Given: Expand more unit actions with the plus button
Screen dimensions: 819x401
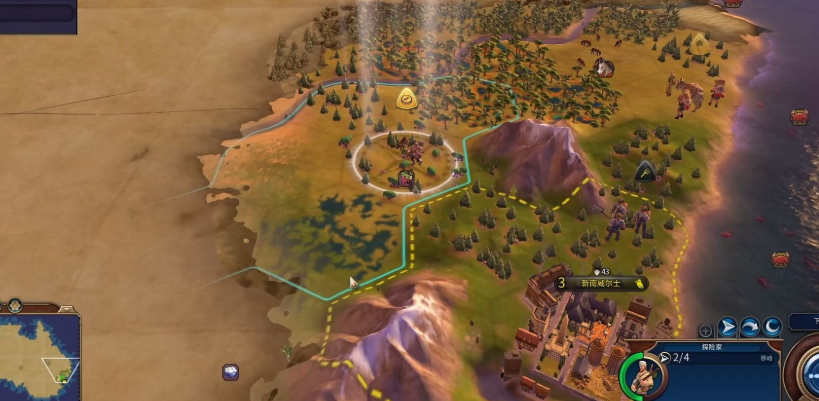Looking at the screenshot, I should tap(706, 329).
